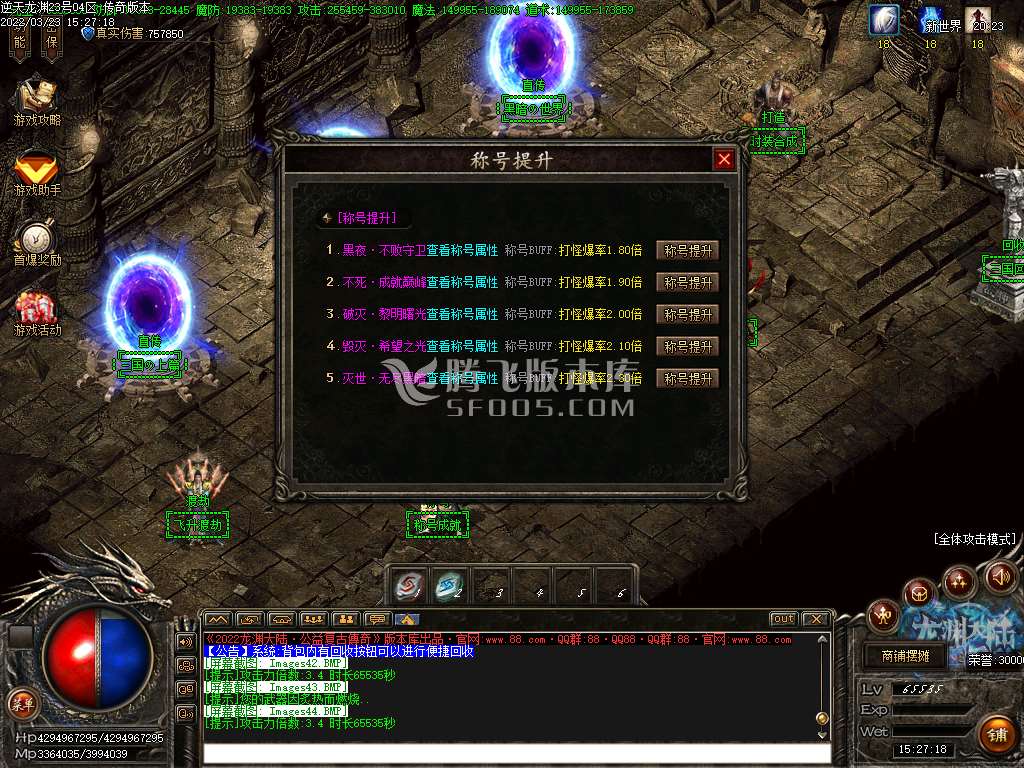1024x768 pixels.
Task: Click the chat box 'out' button
Action: (x=783, y=619)
